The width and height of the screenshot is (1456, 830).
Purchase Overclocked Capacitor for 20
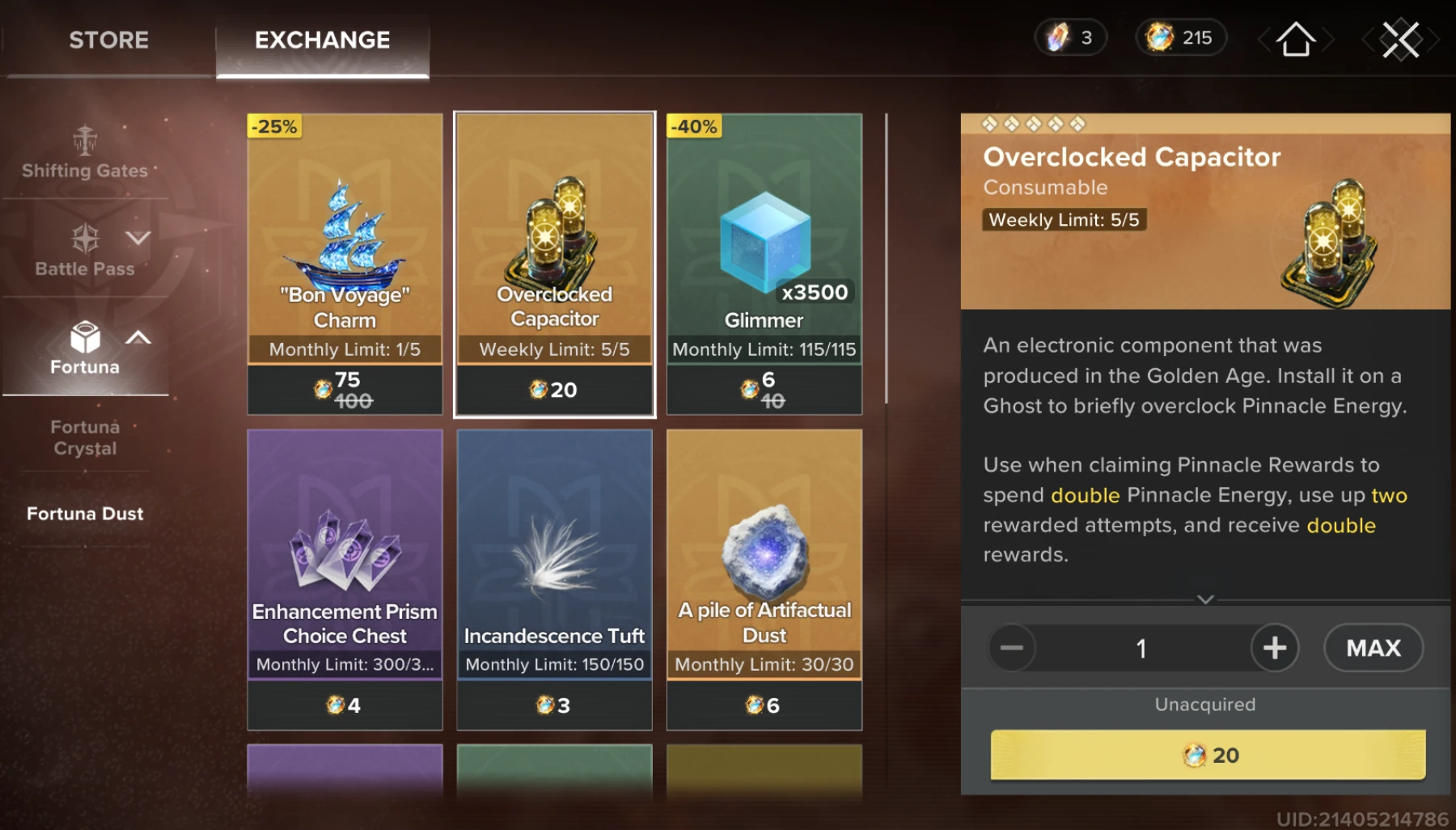(1206, 755)
